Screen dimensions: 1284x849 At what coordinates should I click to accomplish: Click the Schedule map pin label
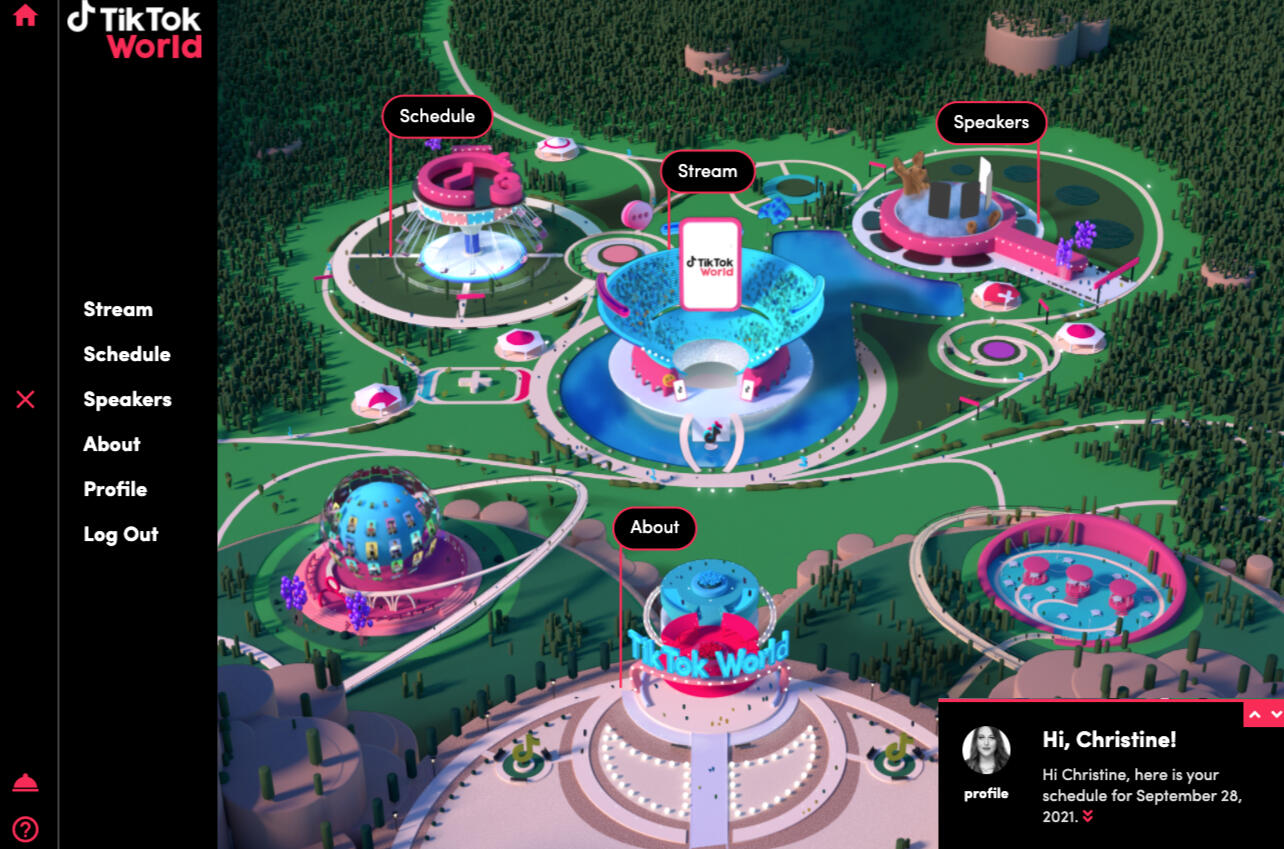[x=437, y=116]
